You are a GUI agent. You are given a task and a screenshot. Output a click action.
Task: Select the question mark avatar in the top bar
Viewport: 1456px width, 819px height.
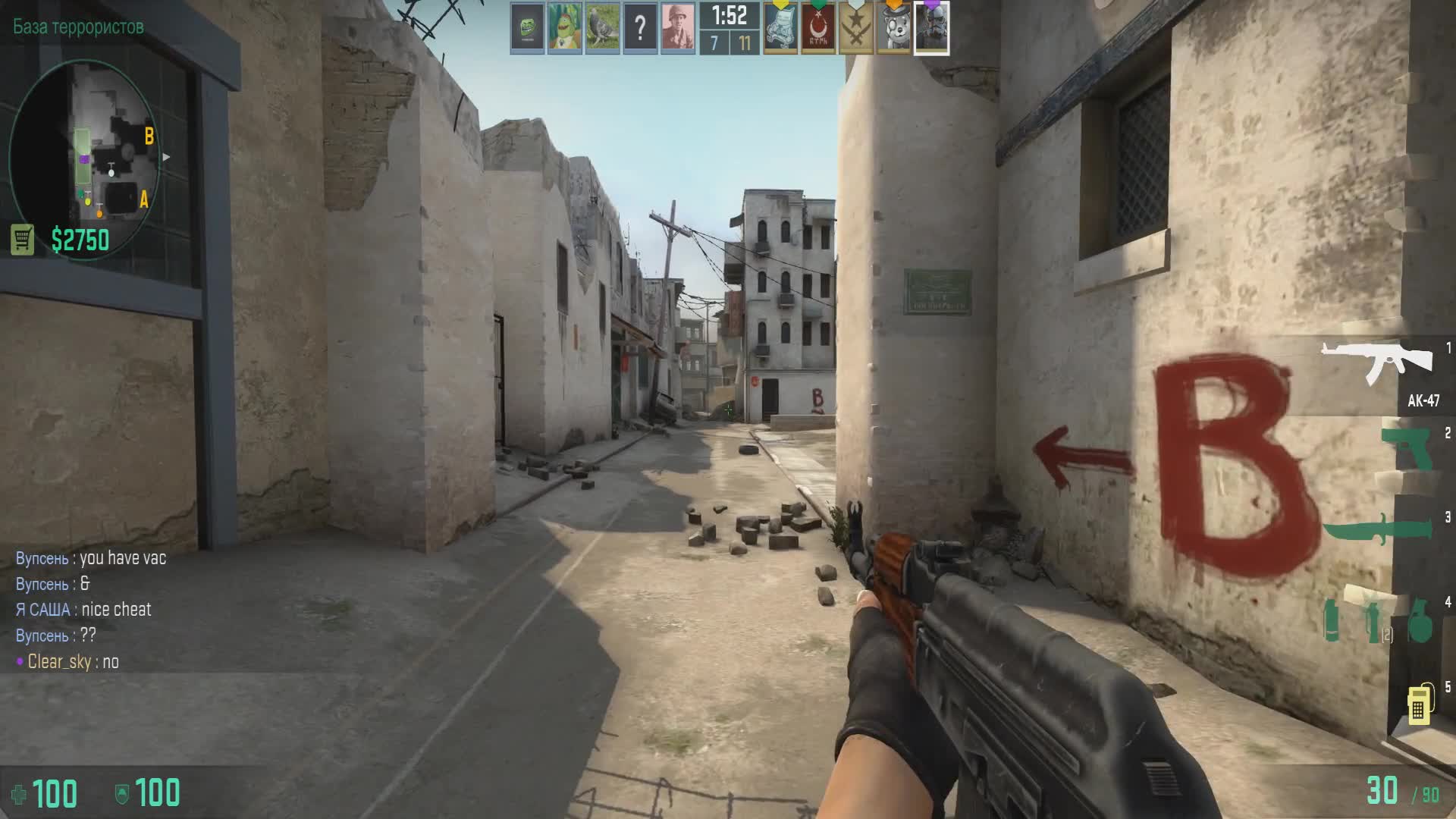642,28
